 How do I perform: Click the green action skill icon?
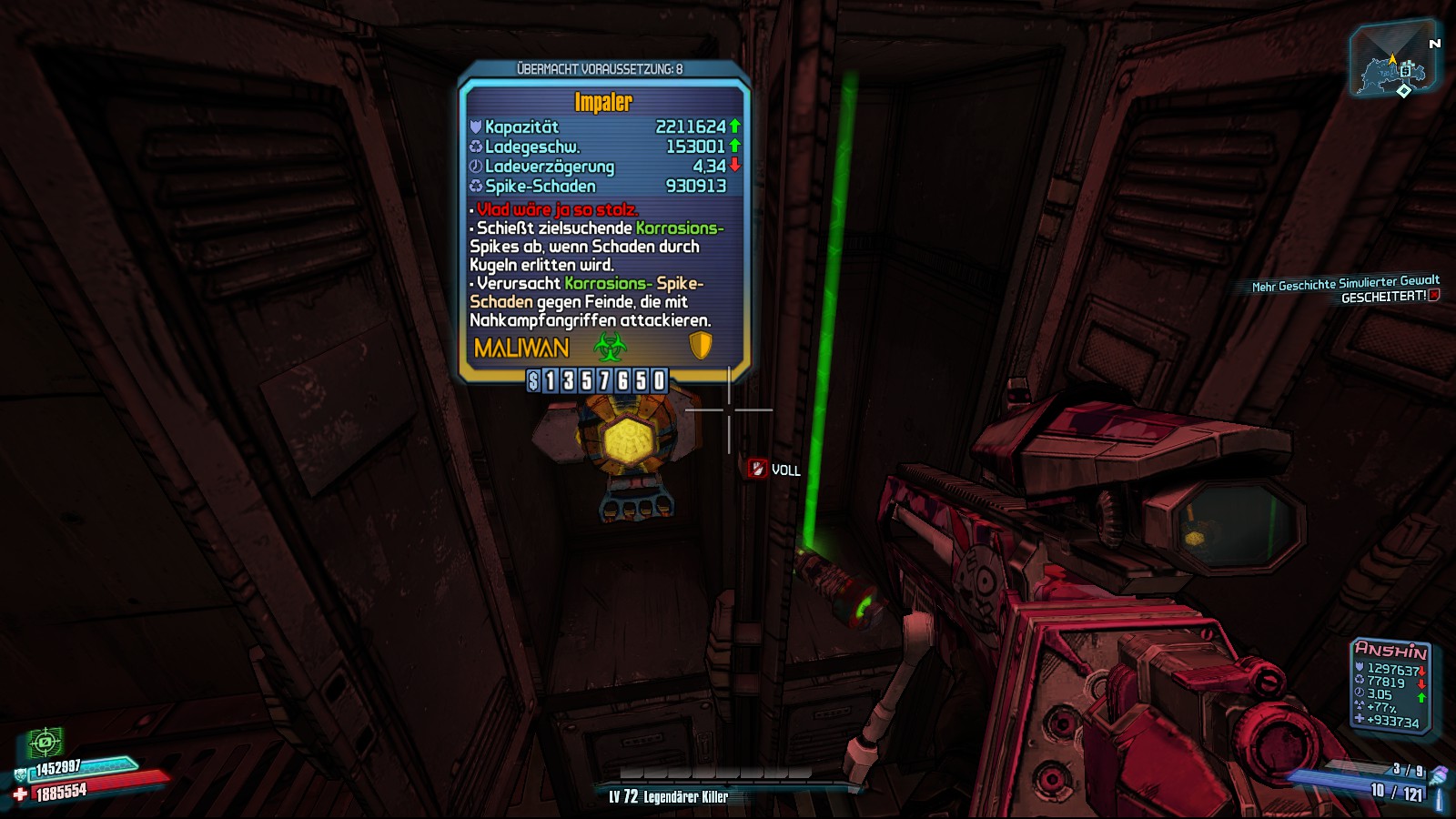pos(45,743)
